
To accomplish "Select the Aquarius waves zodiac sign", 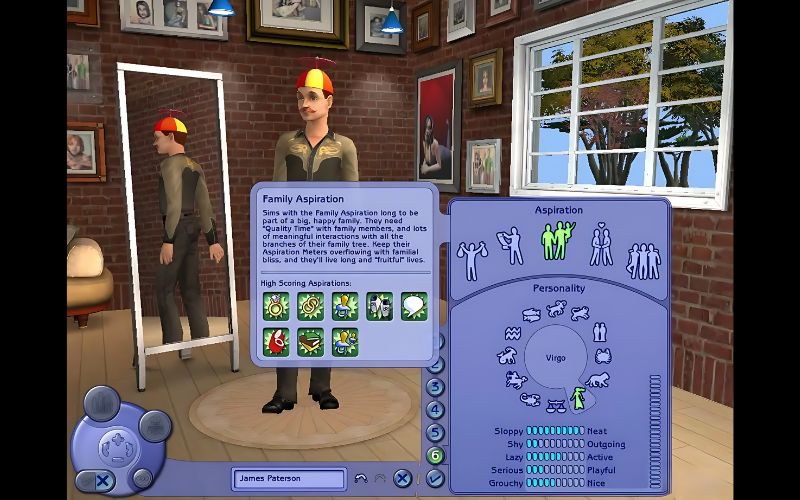I will pyautogui.click(x=512, y=332).
